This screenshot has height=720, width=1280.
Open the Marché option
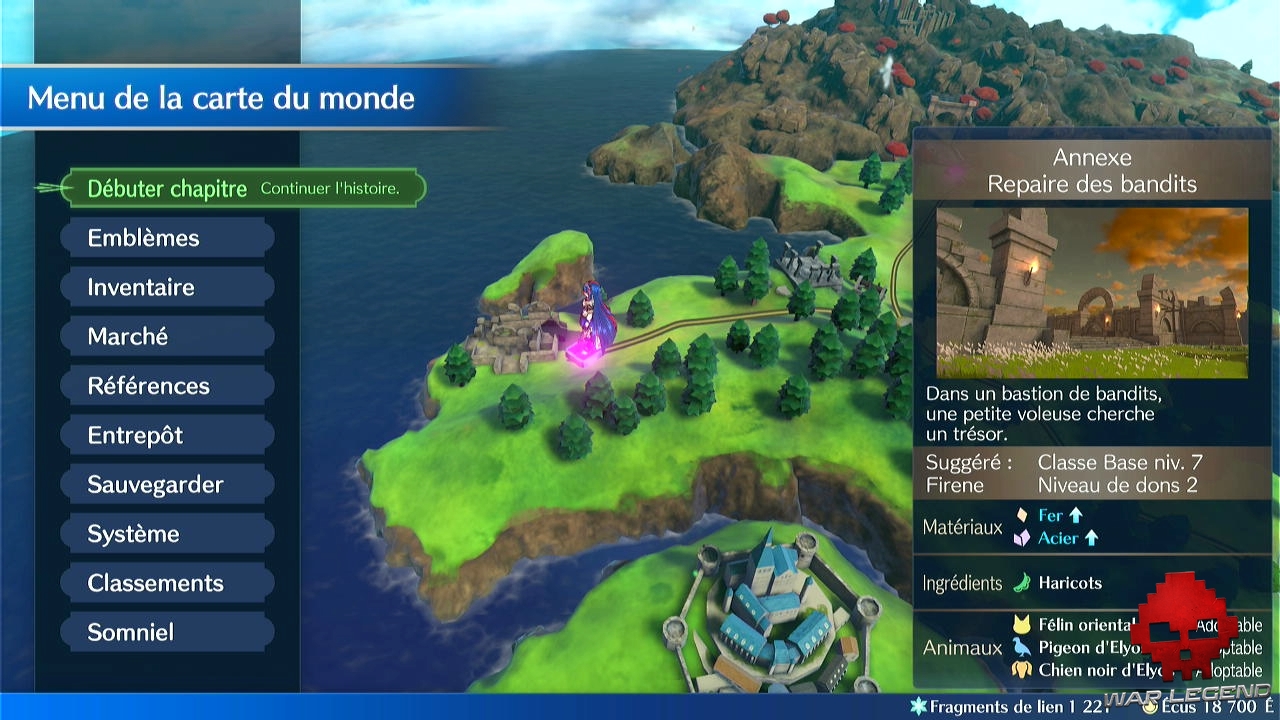click(x=168, y=336)
